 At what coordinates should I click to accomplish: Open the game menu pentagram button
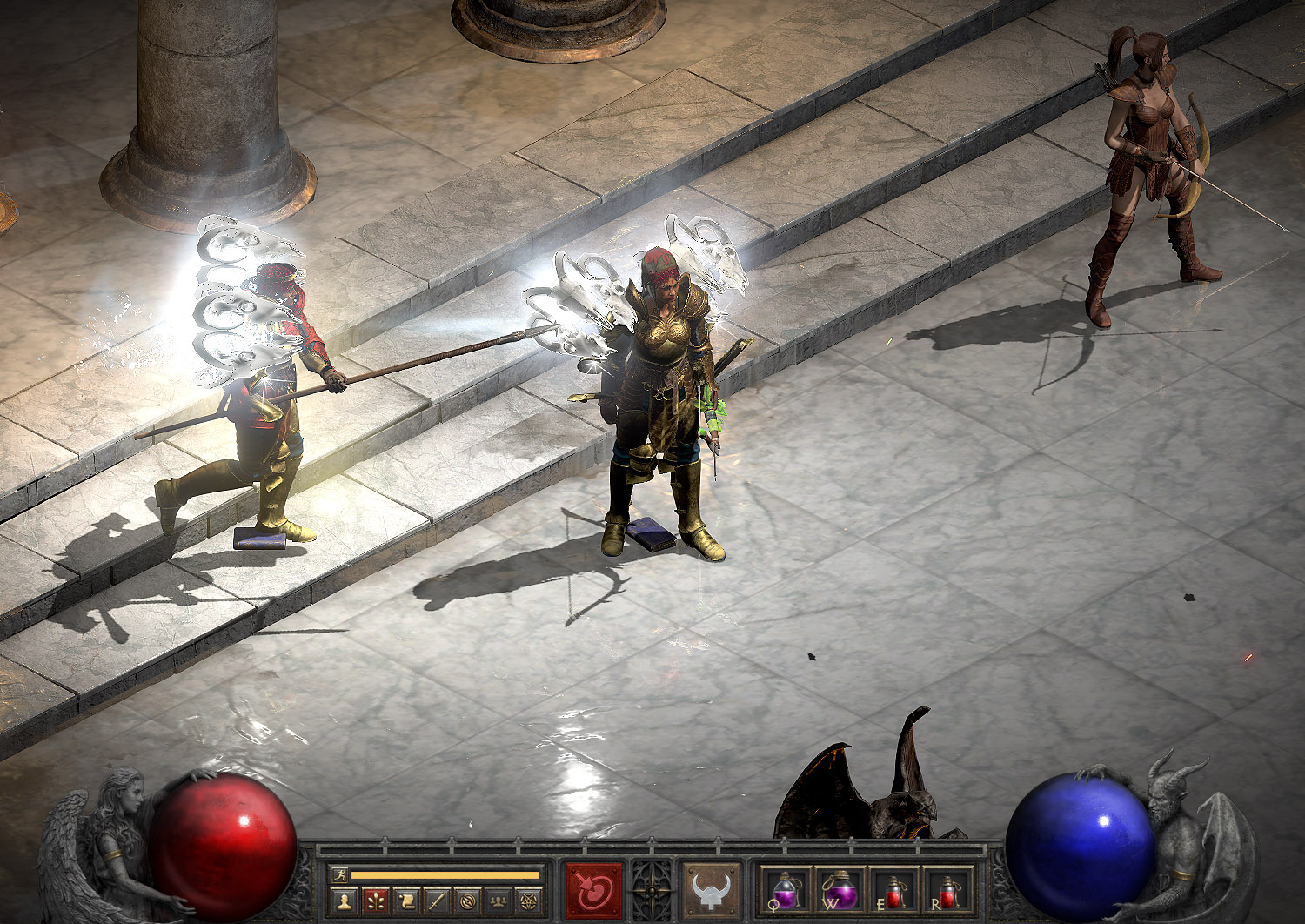[x=529, y=901]
